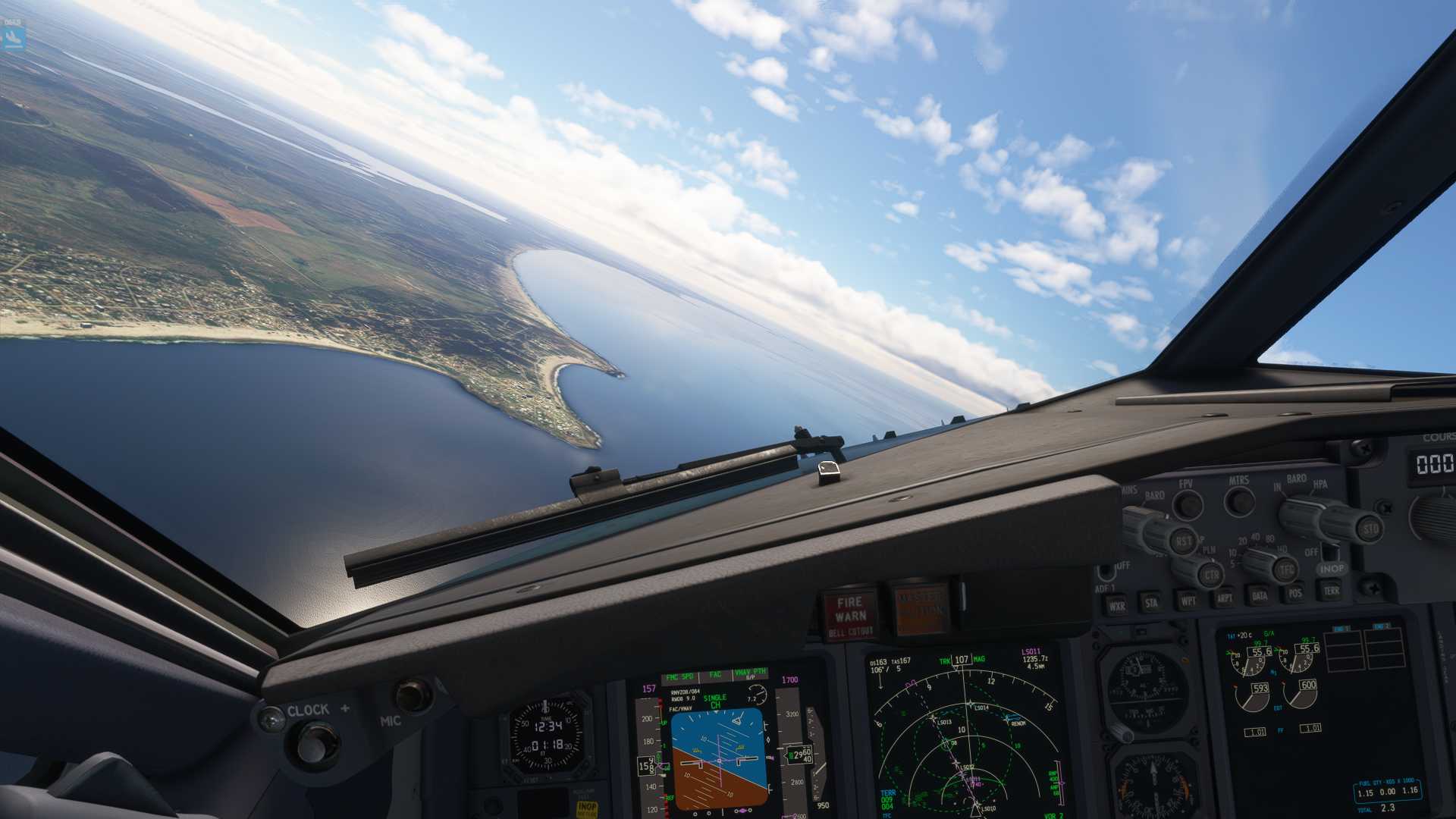Click the RST minimums reset button
The image size is (1456, 819).
click(1183, 541)
